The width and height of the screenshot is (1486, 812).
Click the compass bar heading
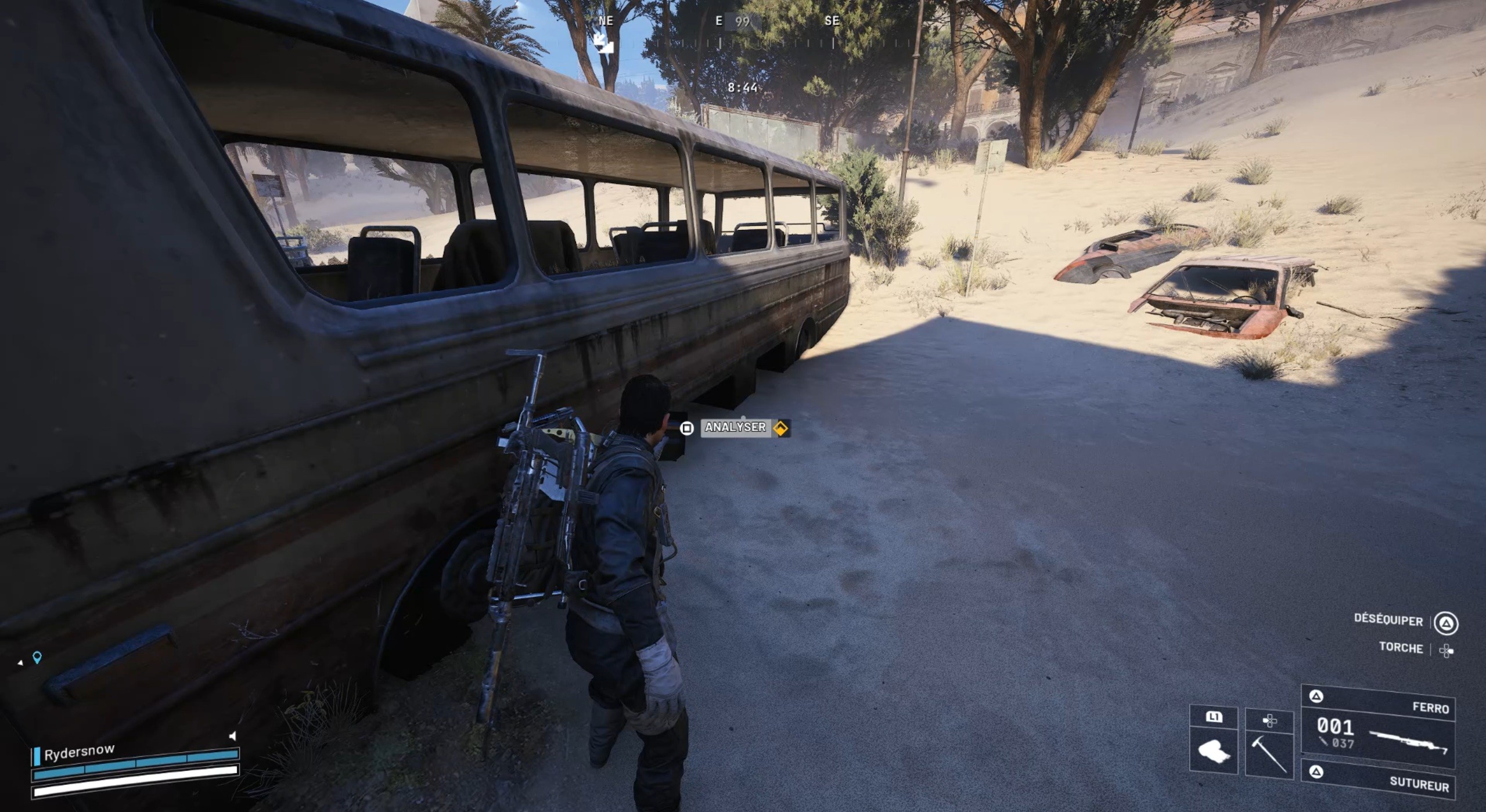pyautogui.click(x=742, y=22)
